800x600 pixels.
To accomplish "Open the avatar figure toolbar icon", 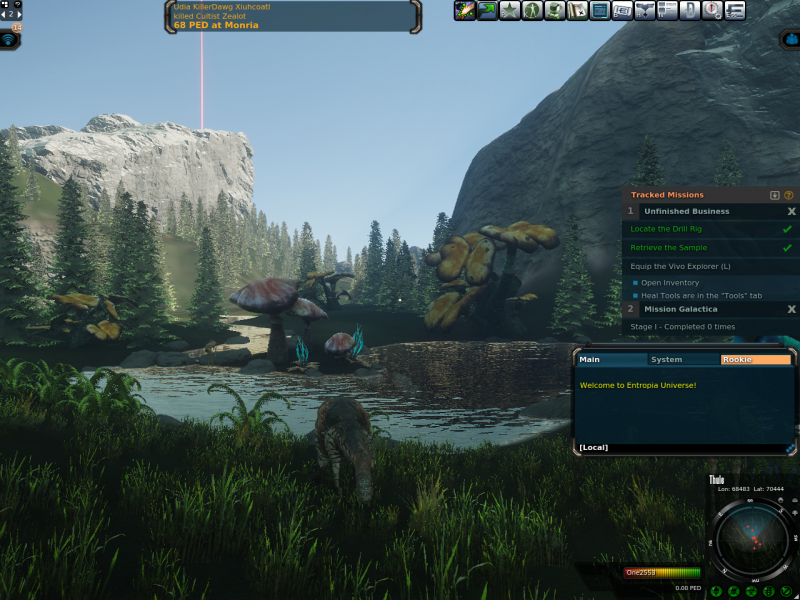I will 533,11.
